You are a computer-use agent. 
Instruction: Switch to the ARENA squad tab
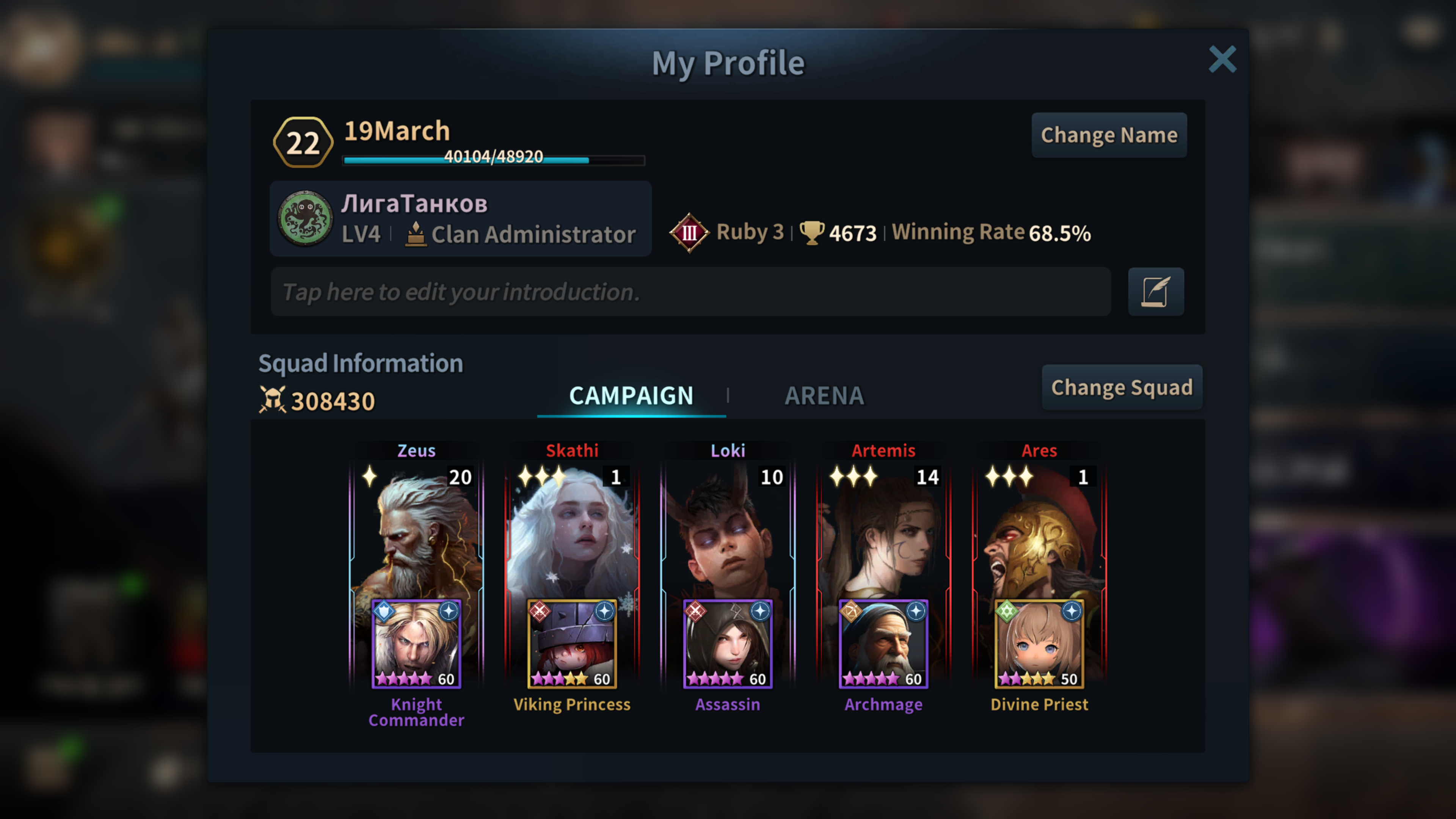[824, 395]
